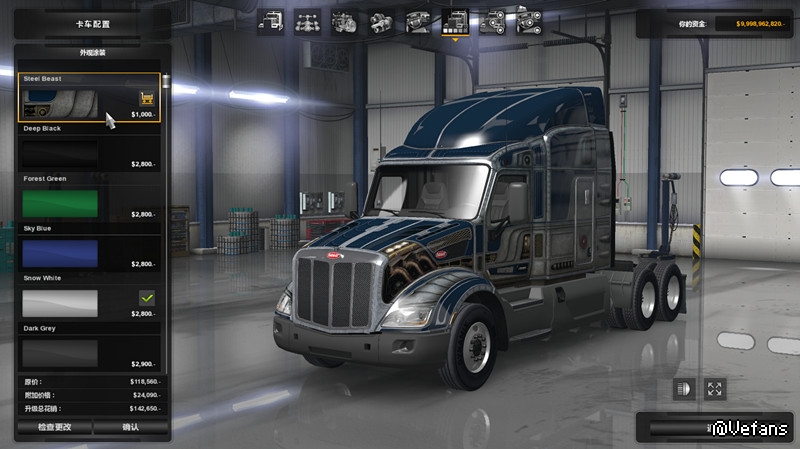Choose the Dark Grey paint swatch

coord(61,352)
